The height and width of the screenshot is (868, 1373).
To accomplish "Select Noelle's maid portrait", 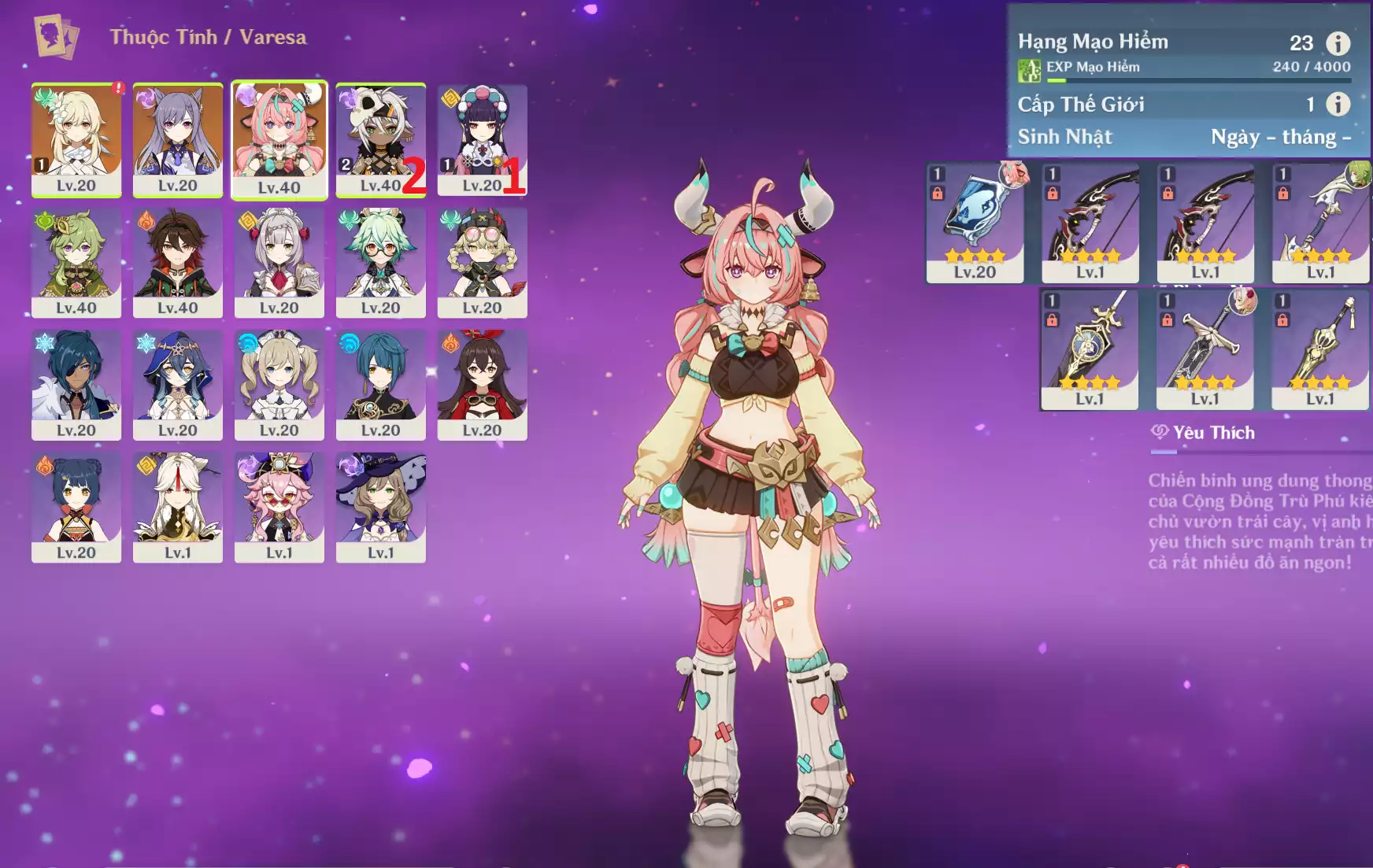I will point(279,262).
